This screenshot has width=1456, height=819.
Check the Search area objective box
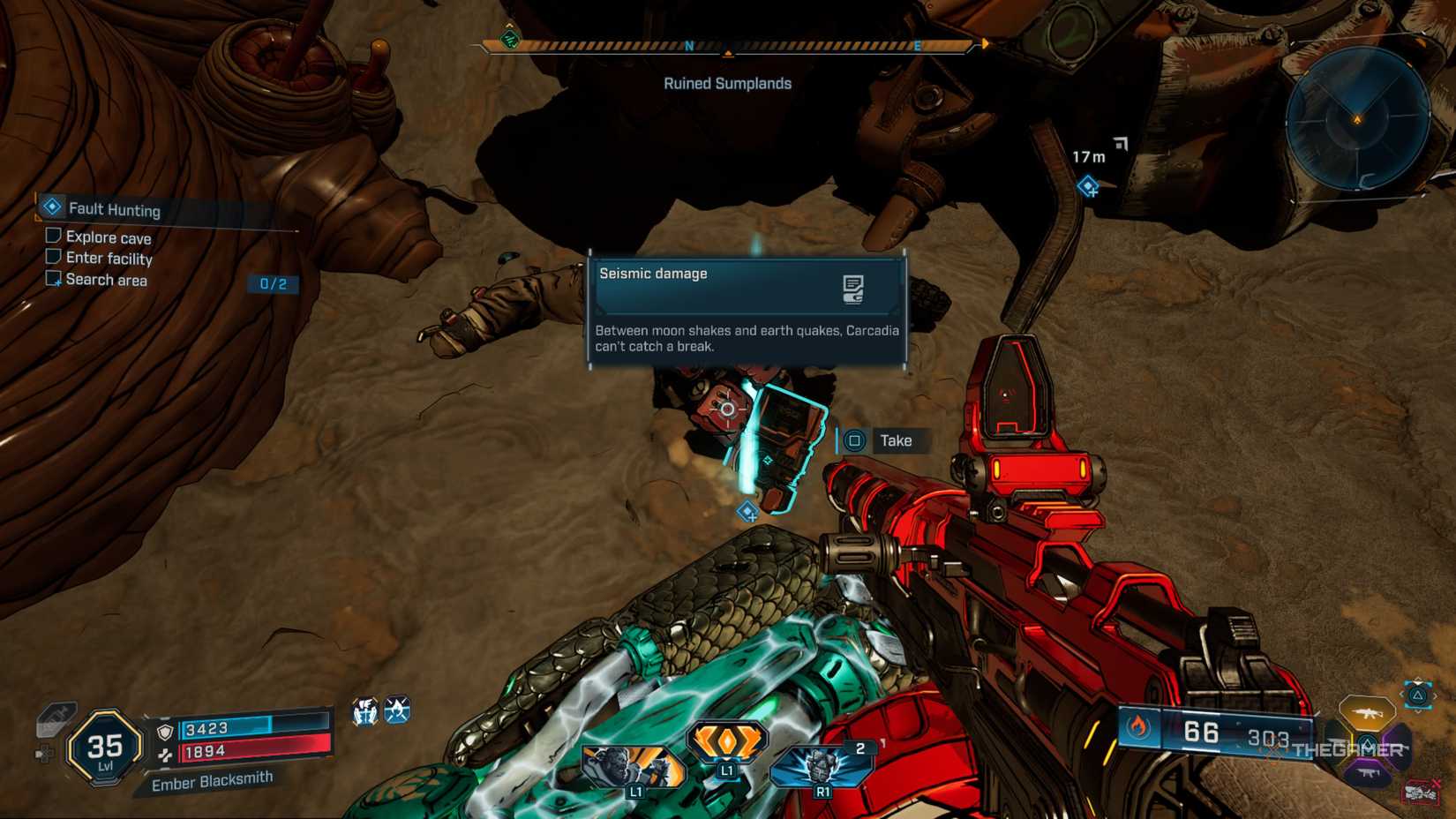[53, 279]
